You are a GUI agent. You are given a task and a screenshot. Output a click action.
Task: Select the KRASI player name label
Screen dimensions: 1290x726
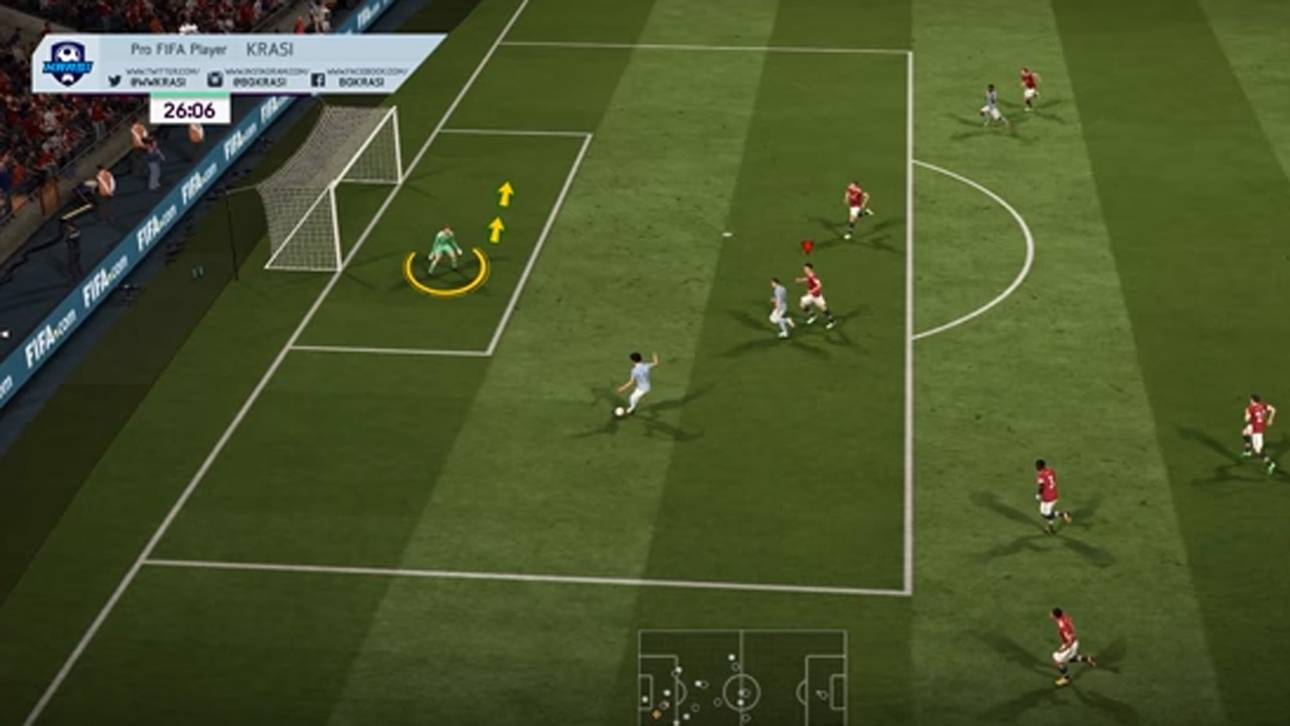[x=271, y=50]
